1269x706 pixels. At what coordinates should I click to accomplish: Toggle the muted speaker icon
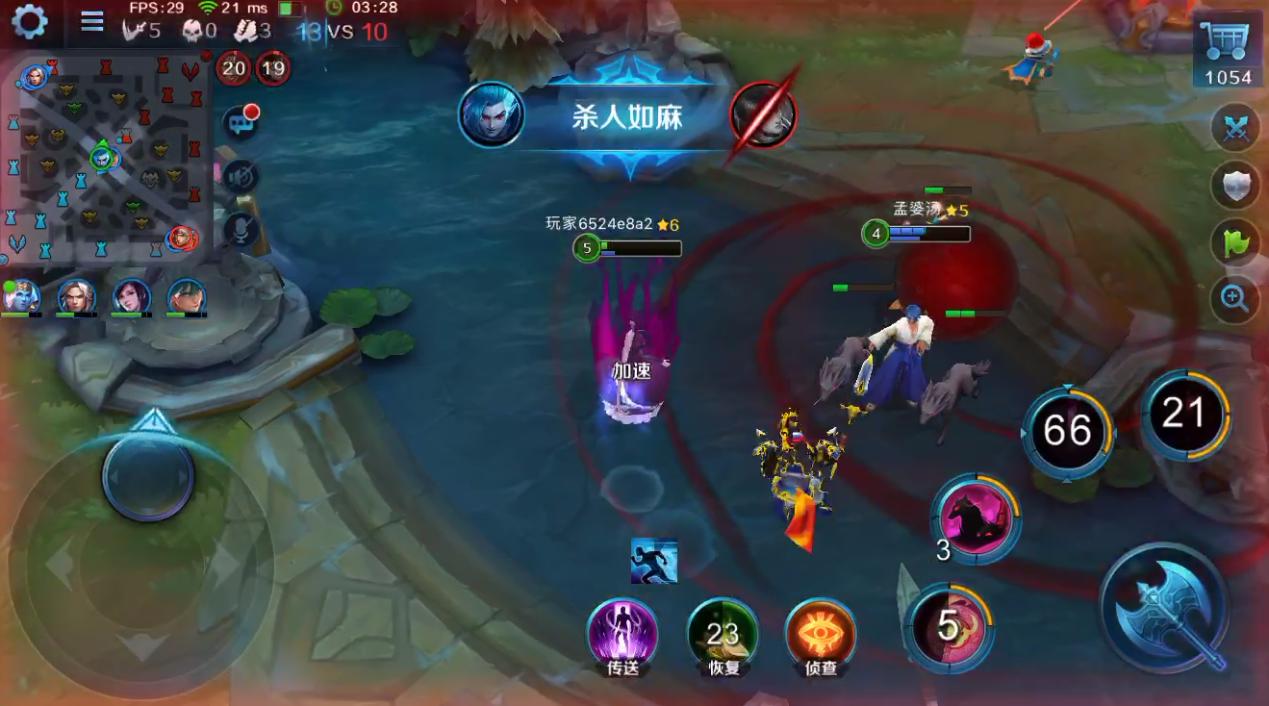240,177
